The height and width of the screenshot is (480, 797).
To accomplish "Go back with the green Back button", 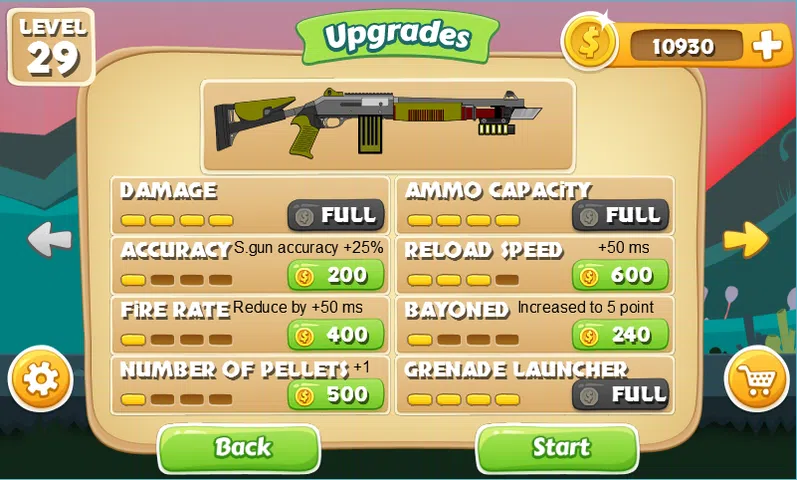I will pos(239,448).
